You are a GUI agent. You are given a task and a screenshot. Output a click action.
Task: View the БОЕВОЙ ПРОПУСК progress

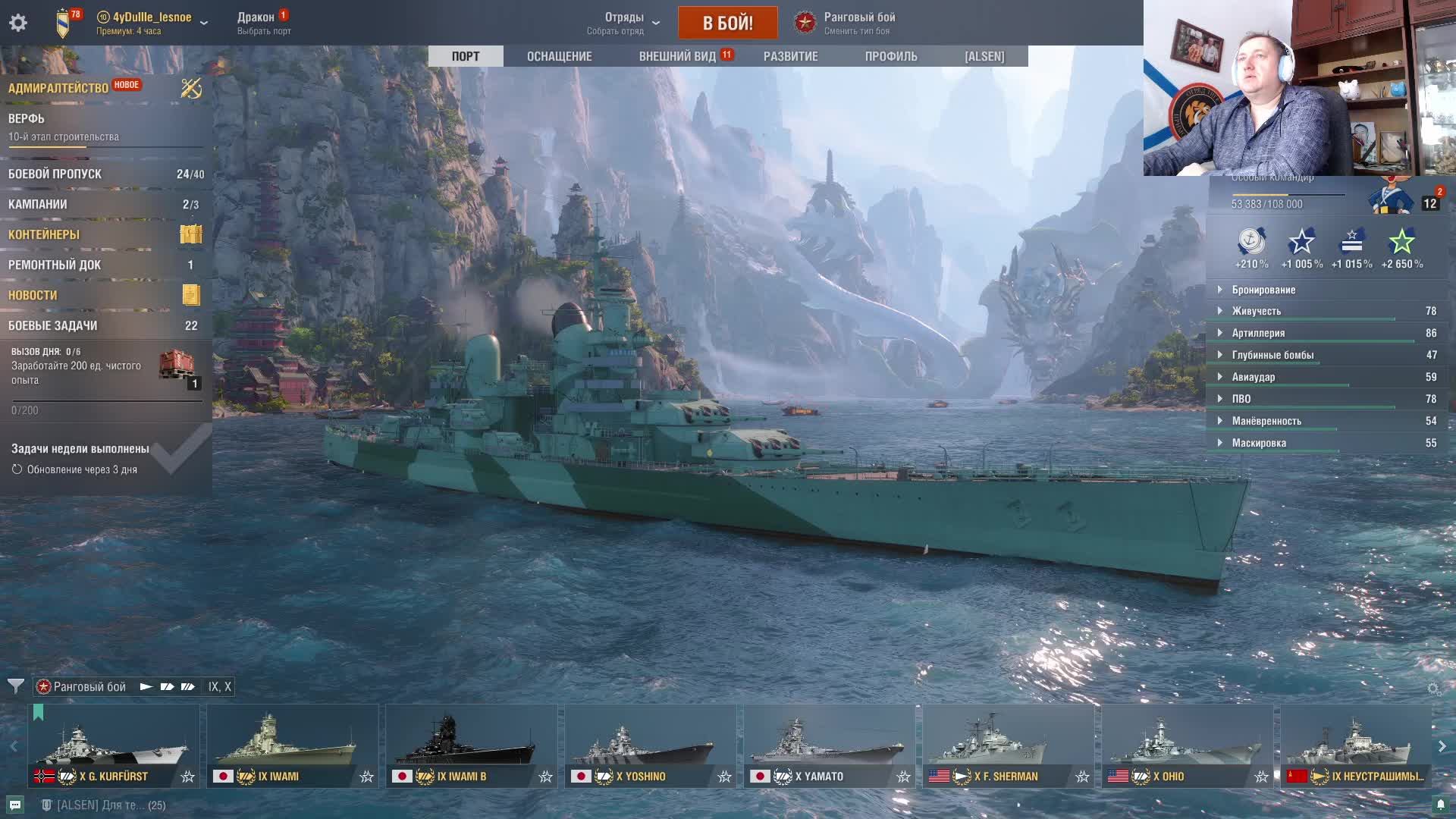pos(55,174)
